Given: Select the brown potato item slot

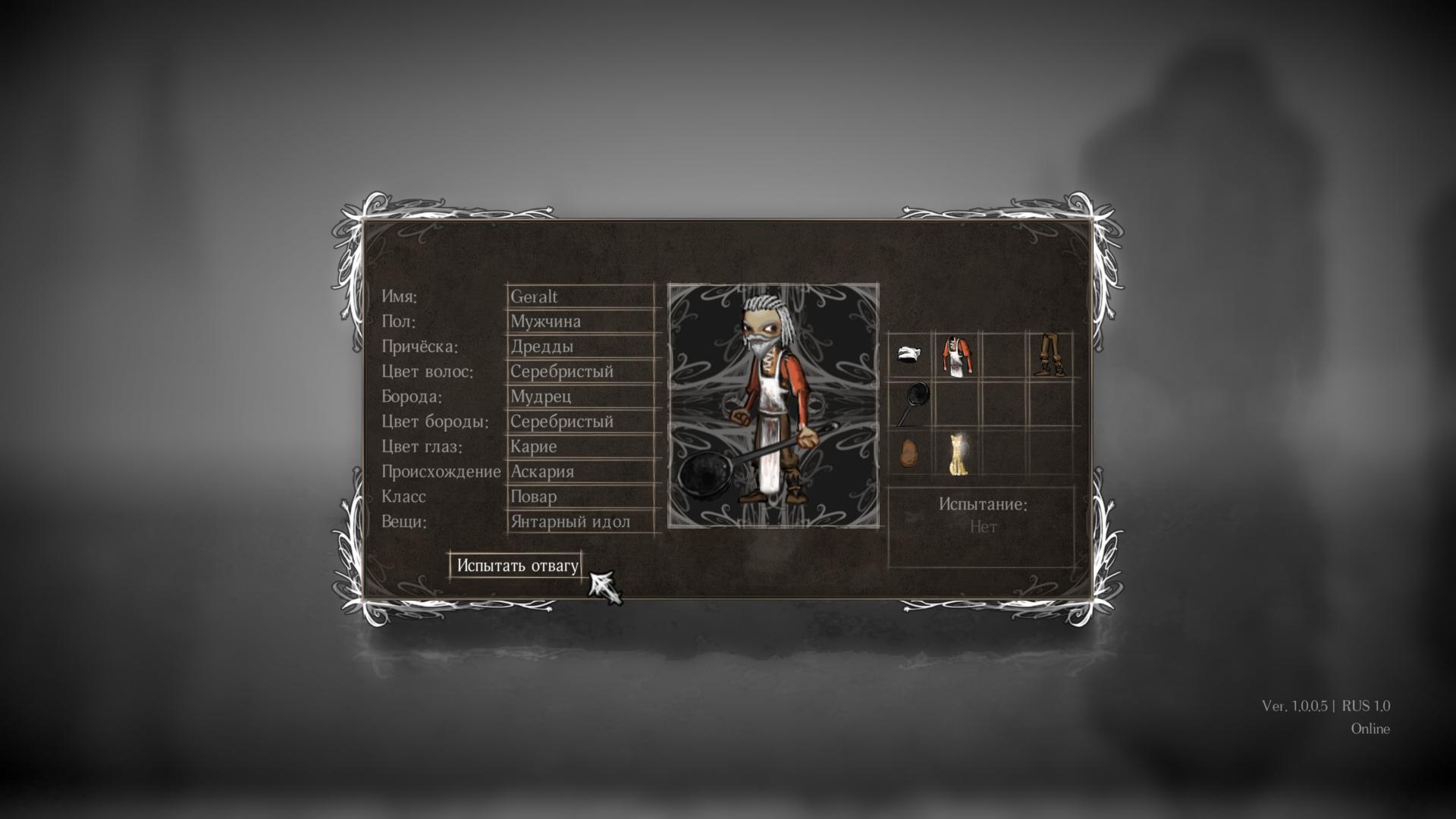Looking at the screenshot, I should pos(909,453).
